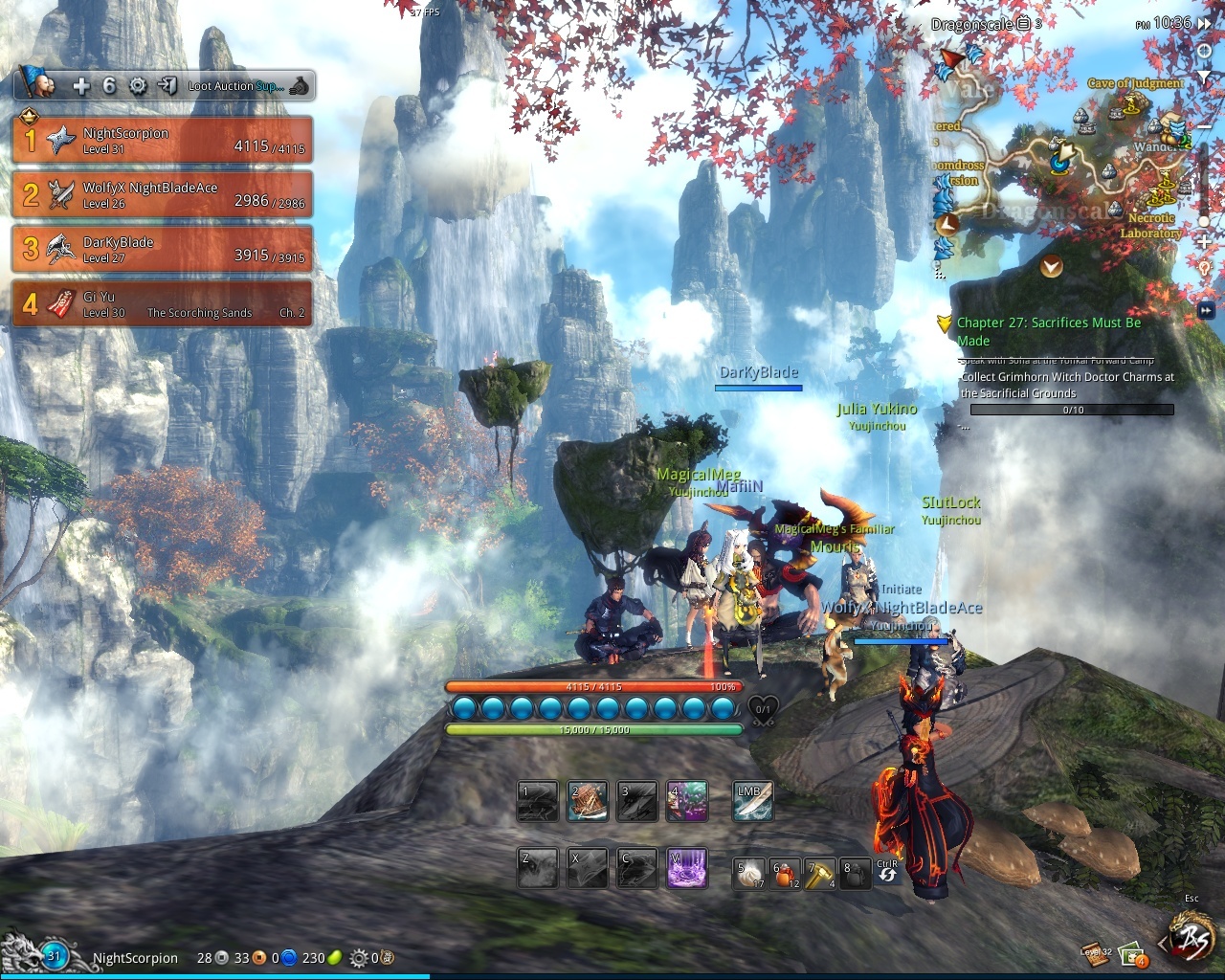Select party member Gi Yu
The width and height of the screenshot is (1225, 980).
[x=162, y=303]
